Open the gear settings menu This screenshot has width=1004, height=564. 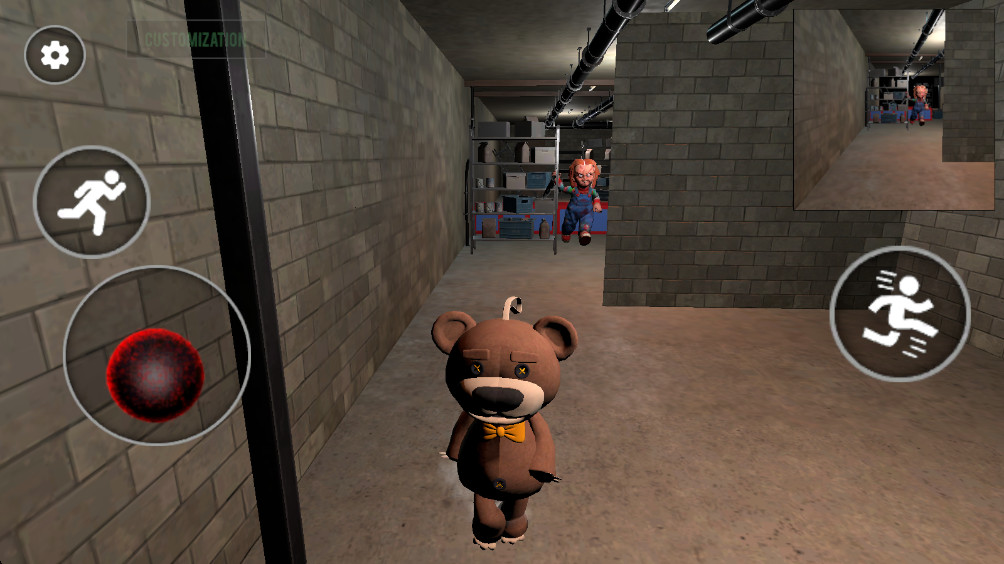55,55
